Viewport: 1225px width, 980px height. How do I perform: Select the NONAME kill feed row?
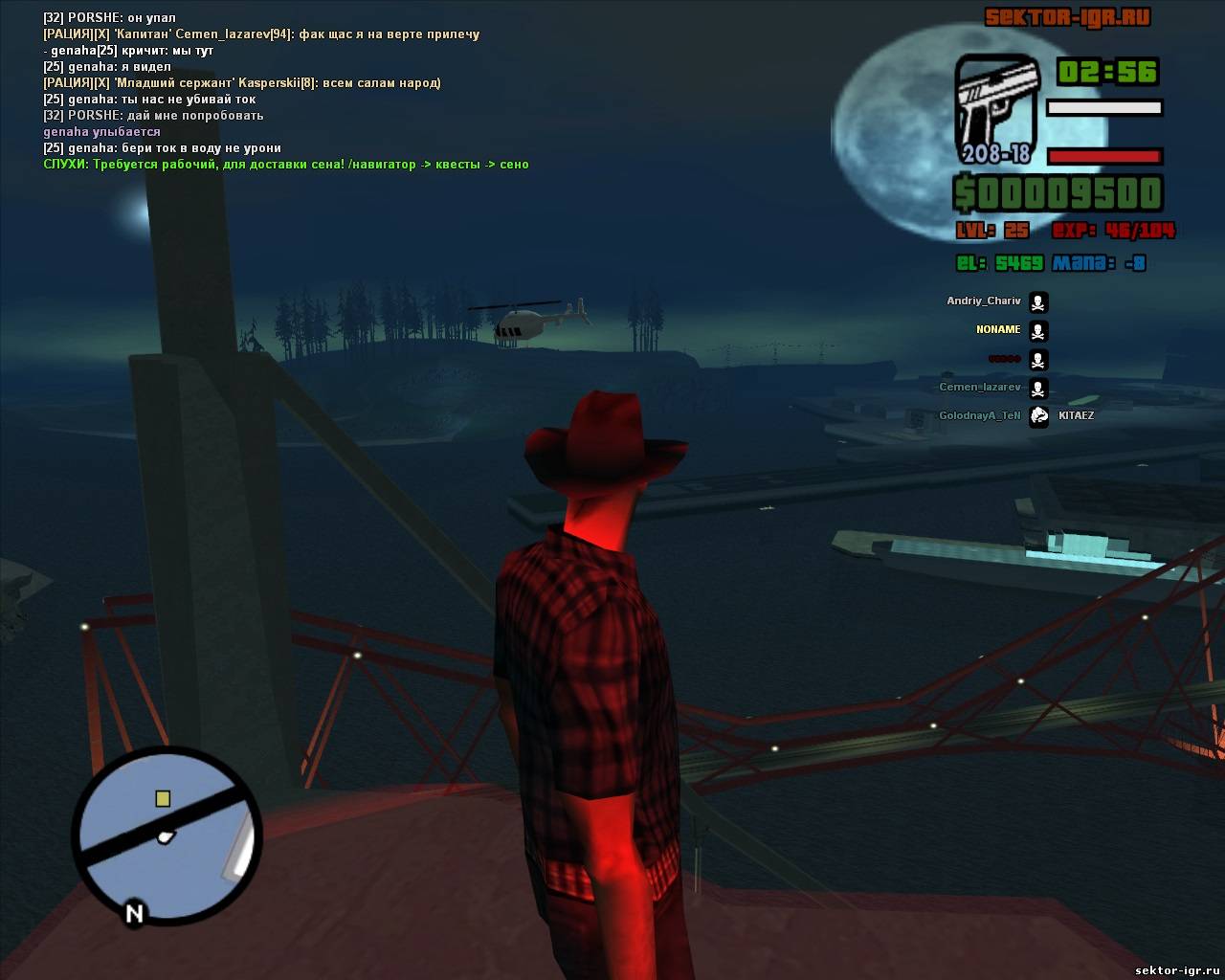998,330
